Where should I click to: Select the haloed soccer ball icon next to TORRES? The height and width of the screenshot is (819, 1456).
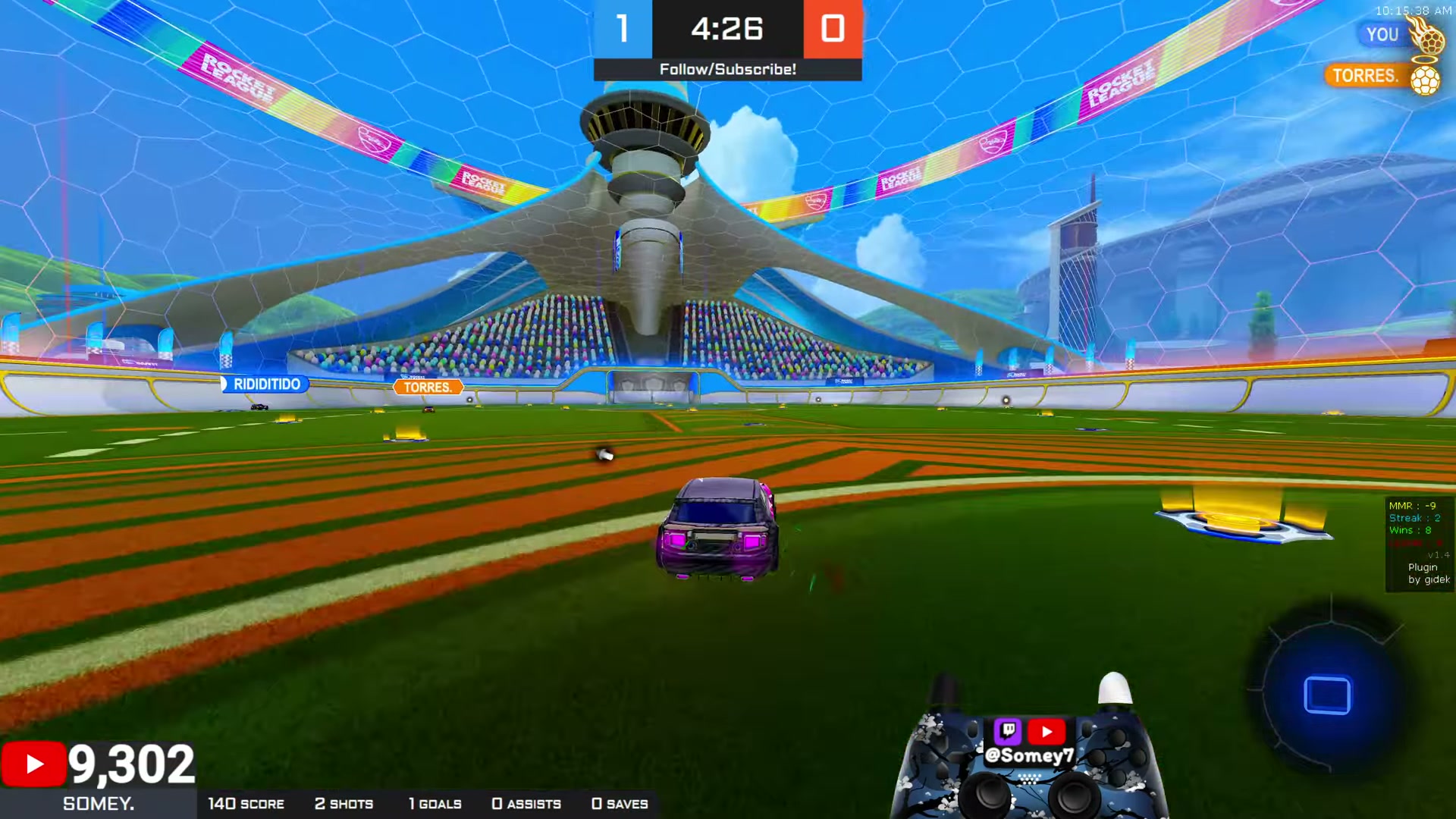tap(1424, 79)
